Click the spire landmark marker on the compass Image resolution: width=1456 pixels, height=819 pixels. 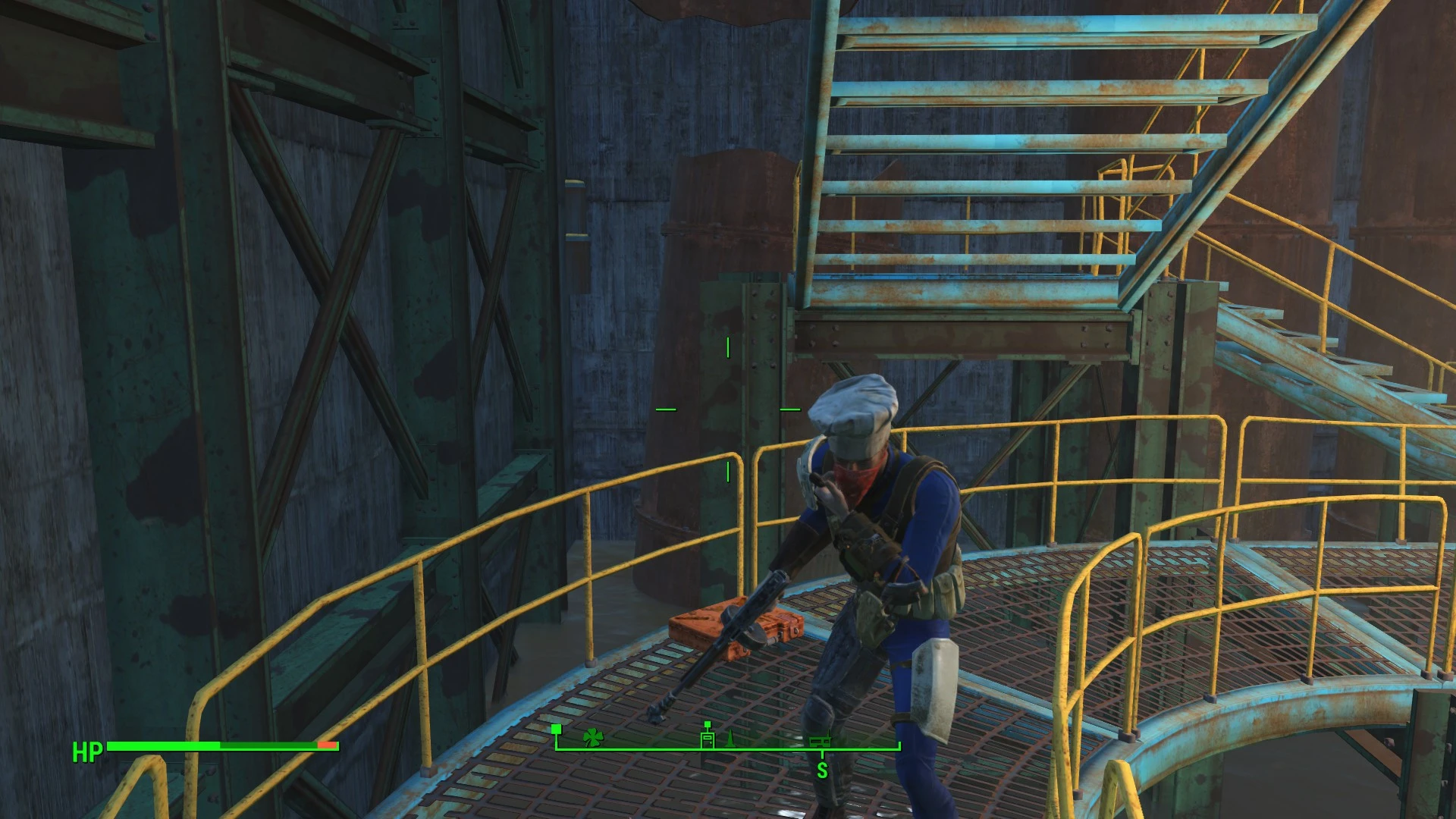pyautogui.click(x=730, y=738)
